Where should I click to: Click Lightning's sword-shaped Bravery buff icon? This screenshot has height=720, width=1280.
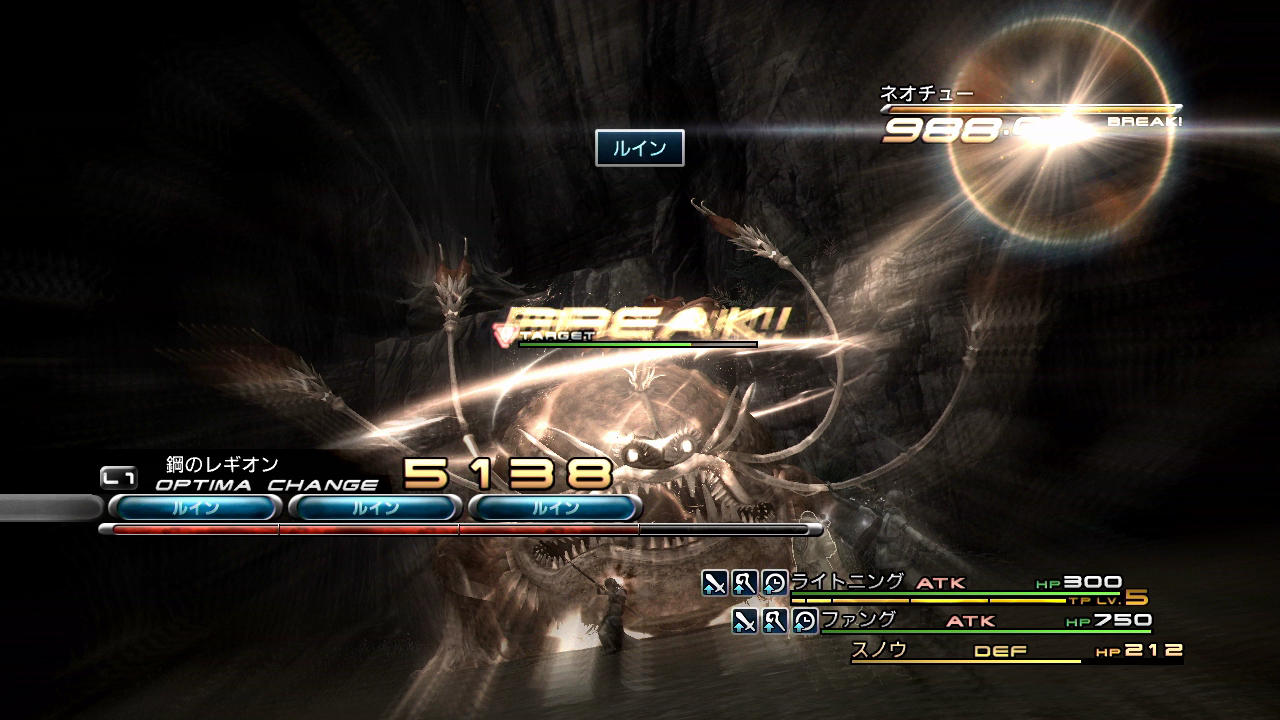click(x=714, y=583)
